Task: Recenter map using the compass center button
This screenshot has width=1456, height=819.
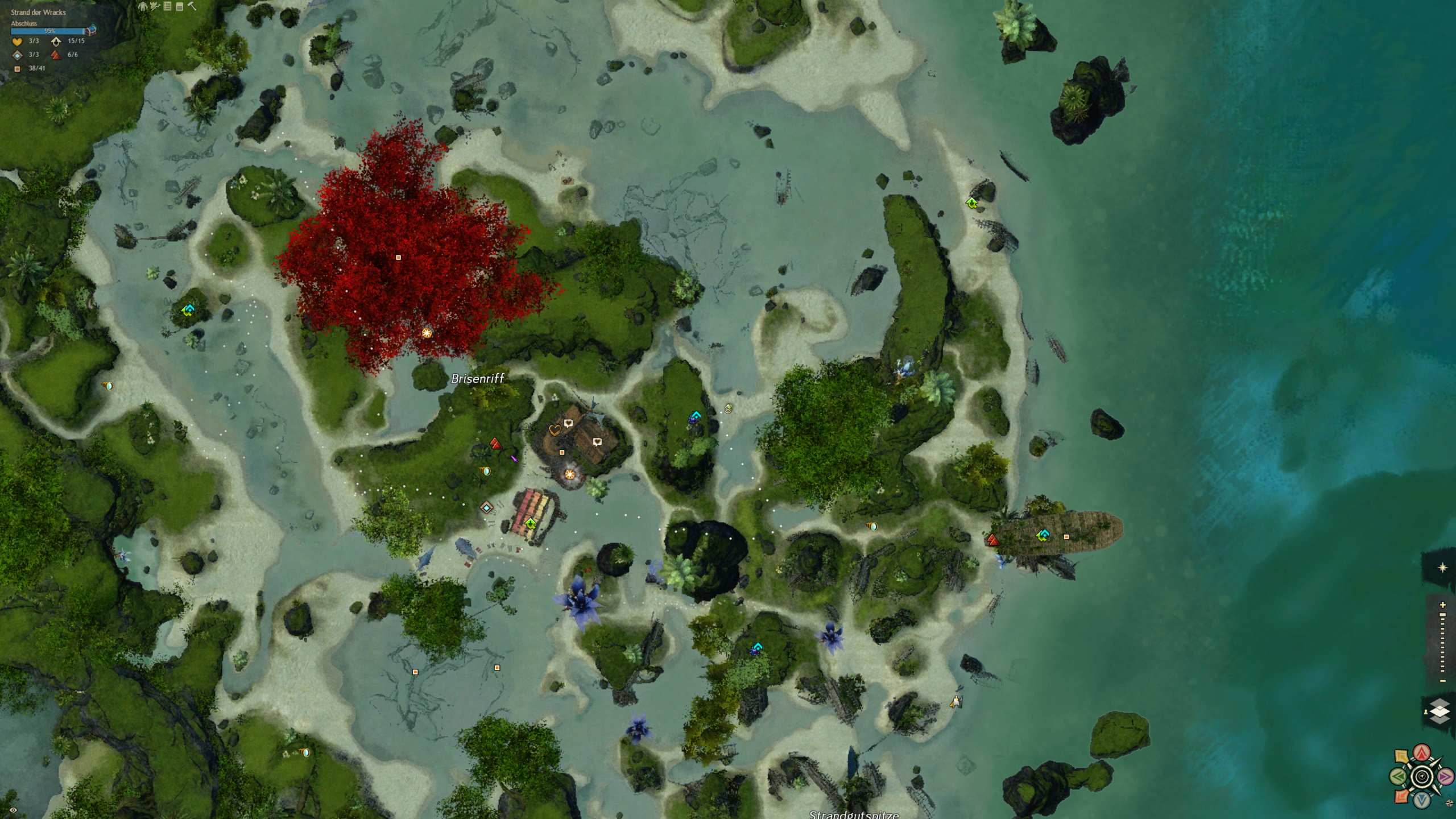Action: point(1422,776)
